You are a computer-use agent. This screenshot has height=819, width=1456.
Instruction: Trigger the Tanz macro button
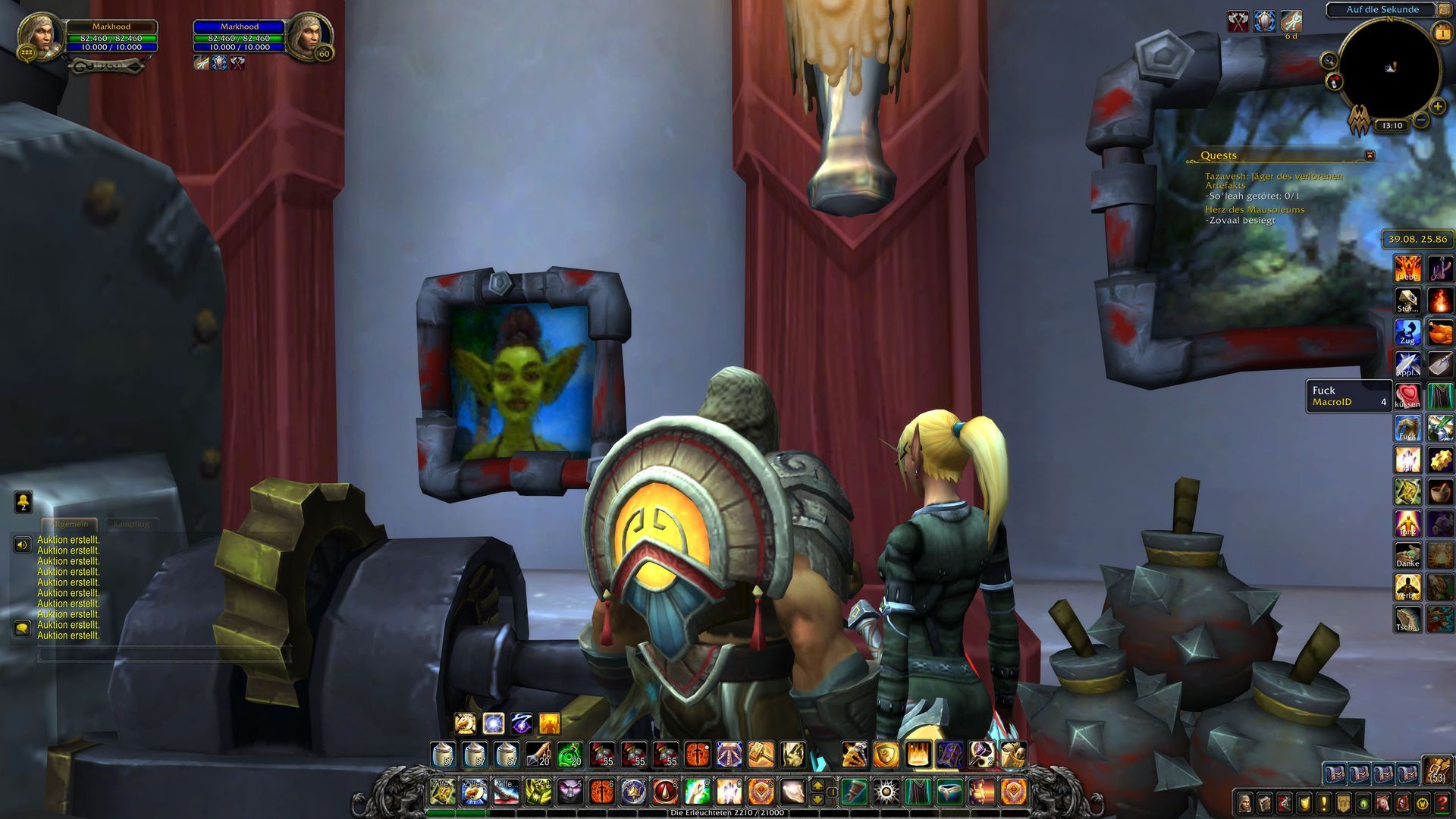[1407, 523]
